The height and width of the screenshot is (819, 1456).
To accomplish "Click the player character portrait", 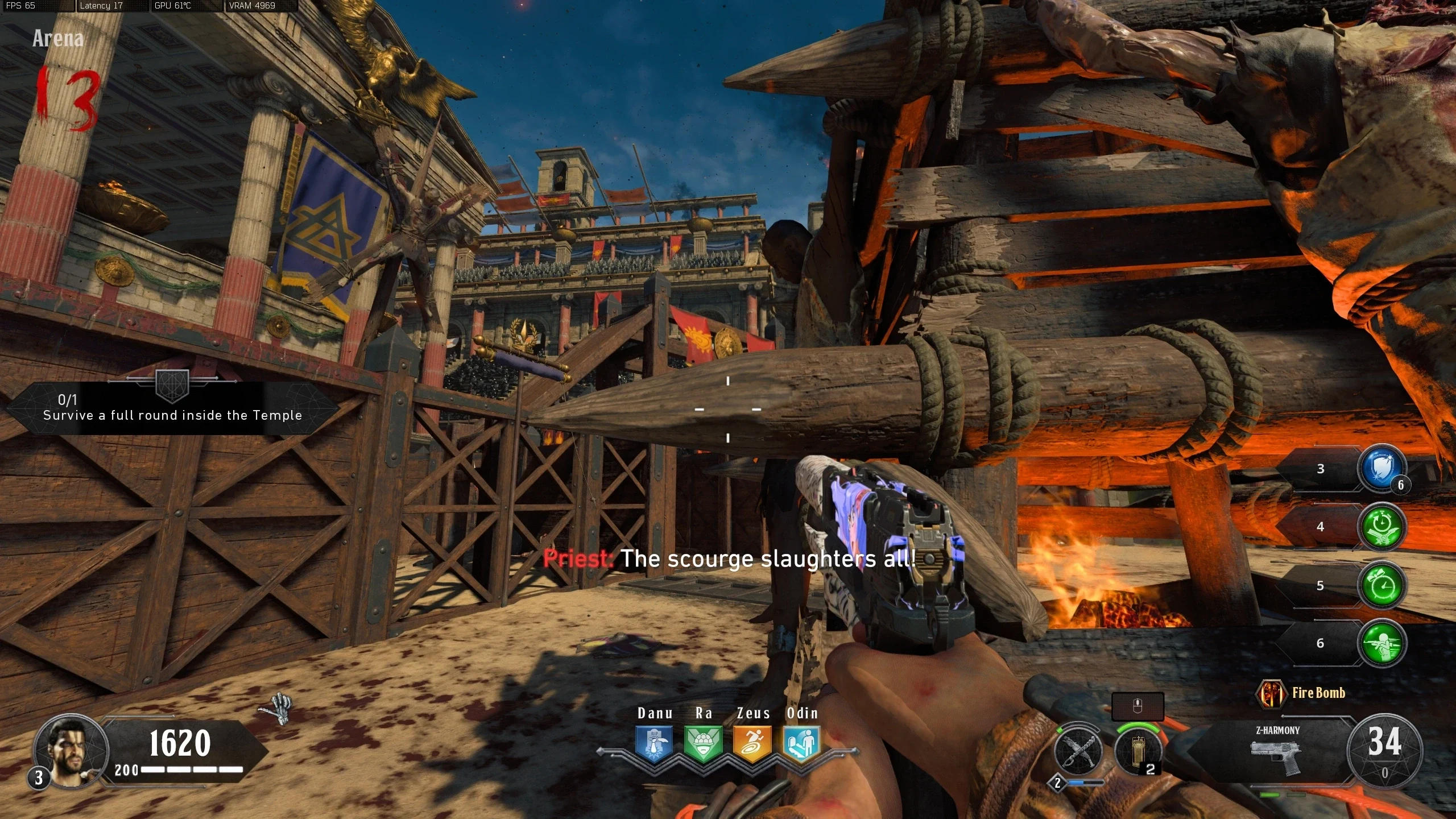I will 71,751.
